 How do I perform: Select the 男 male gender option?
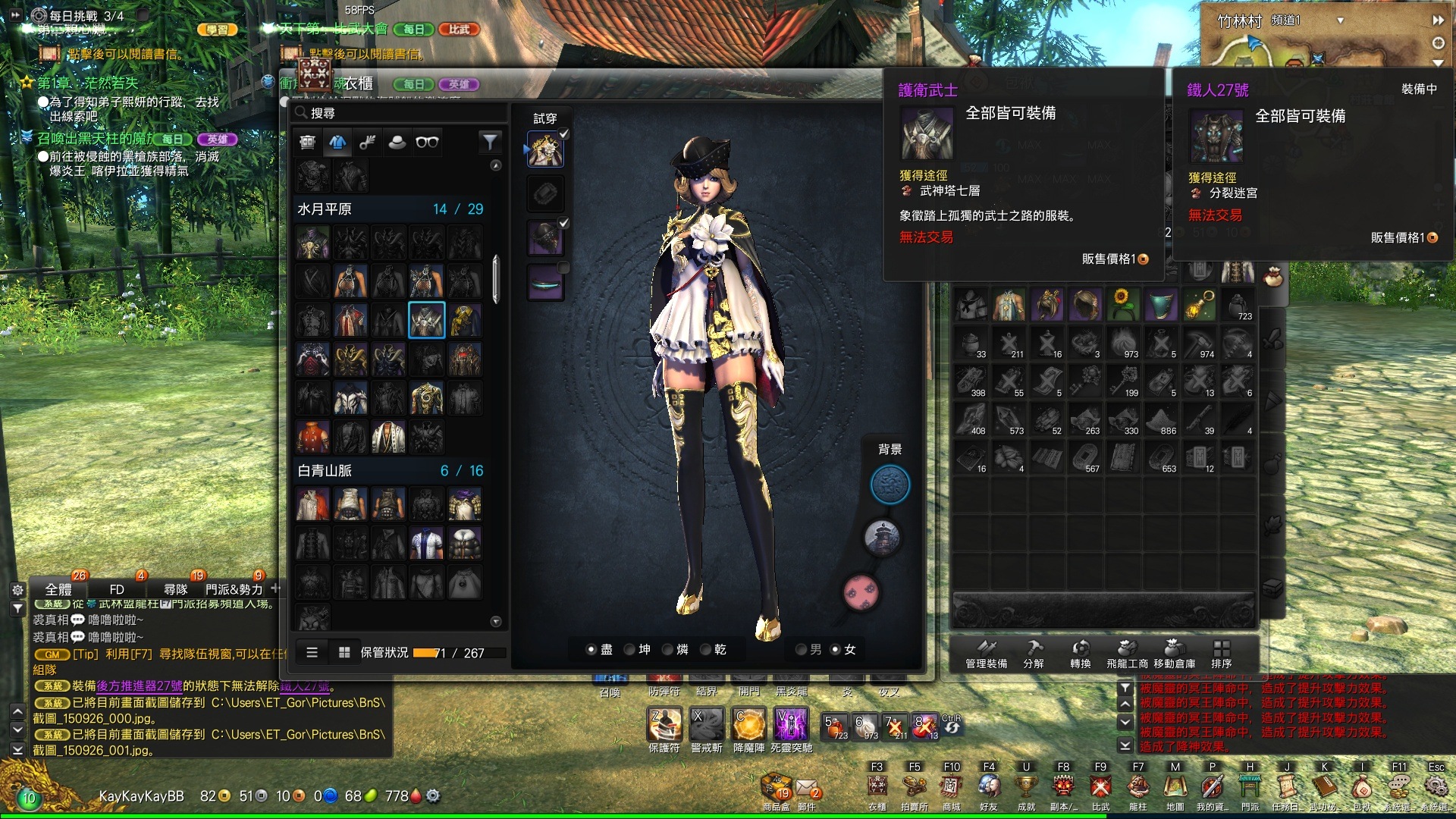[x=801, y=650]
